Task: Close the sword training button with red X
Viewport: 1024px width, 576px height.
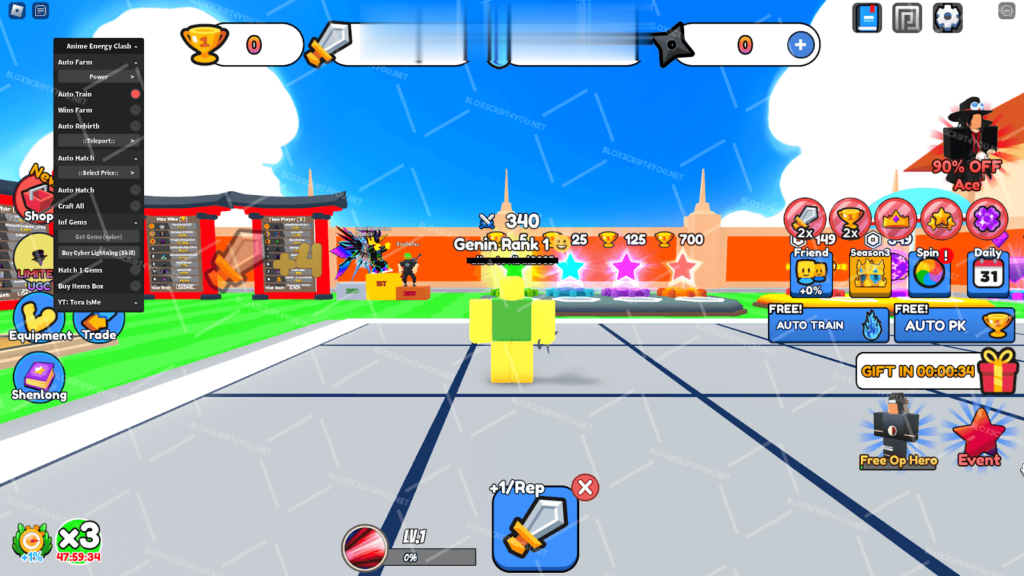Action: [585, 487]
